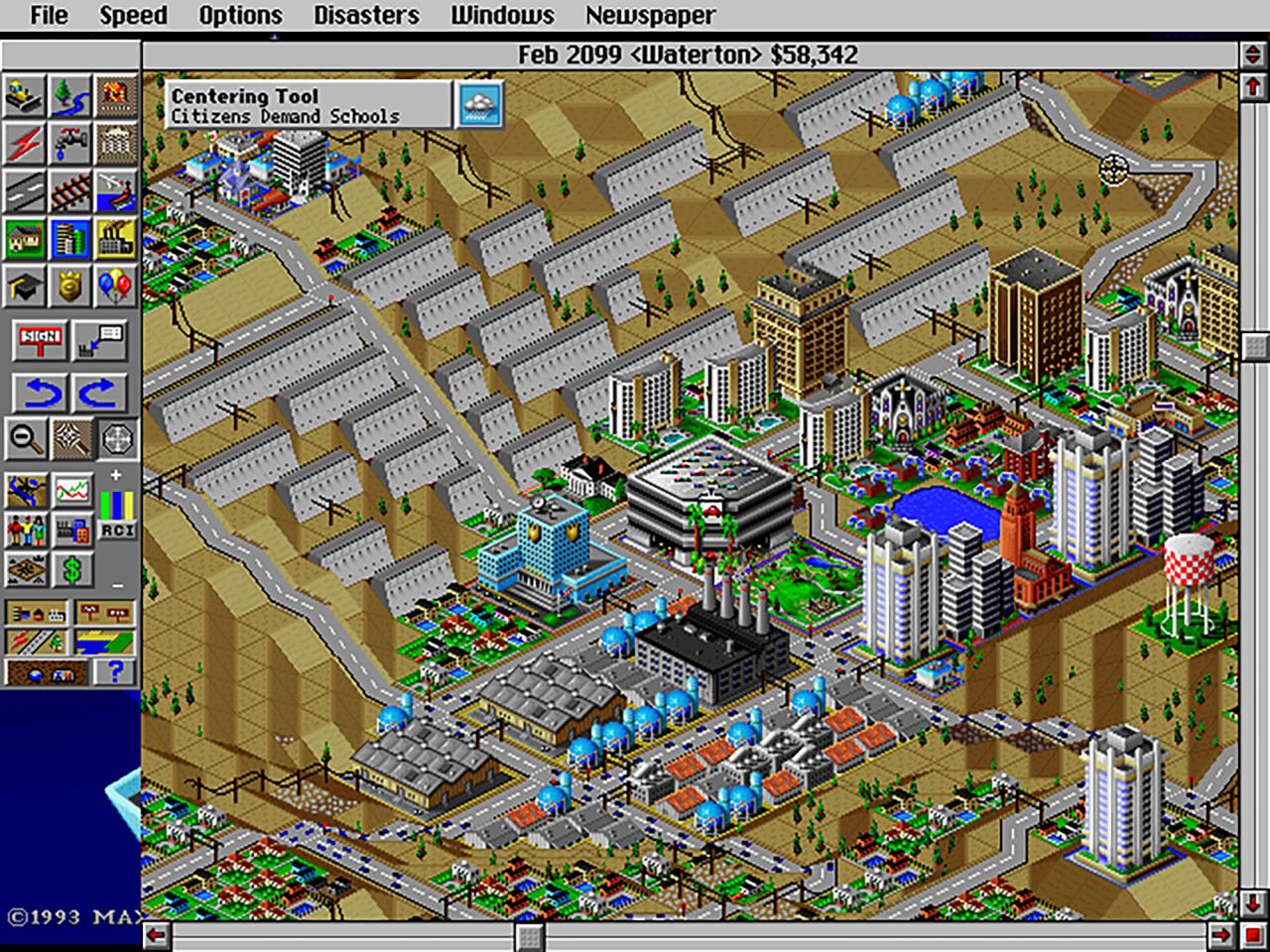1270x952 pixels.
Task: Select the Rail tool
Action: click(71, 189)
